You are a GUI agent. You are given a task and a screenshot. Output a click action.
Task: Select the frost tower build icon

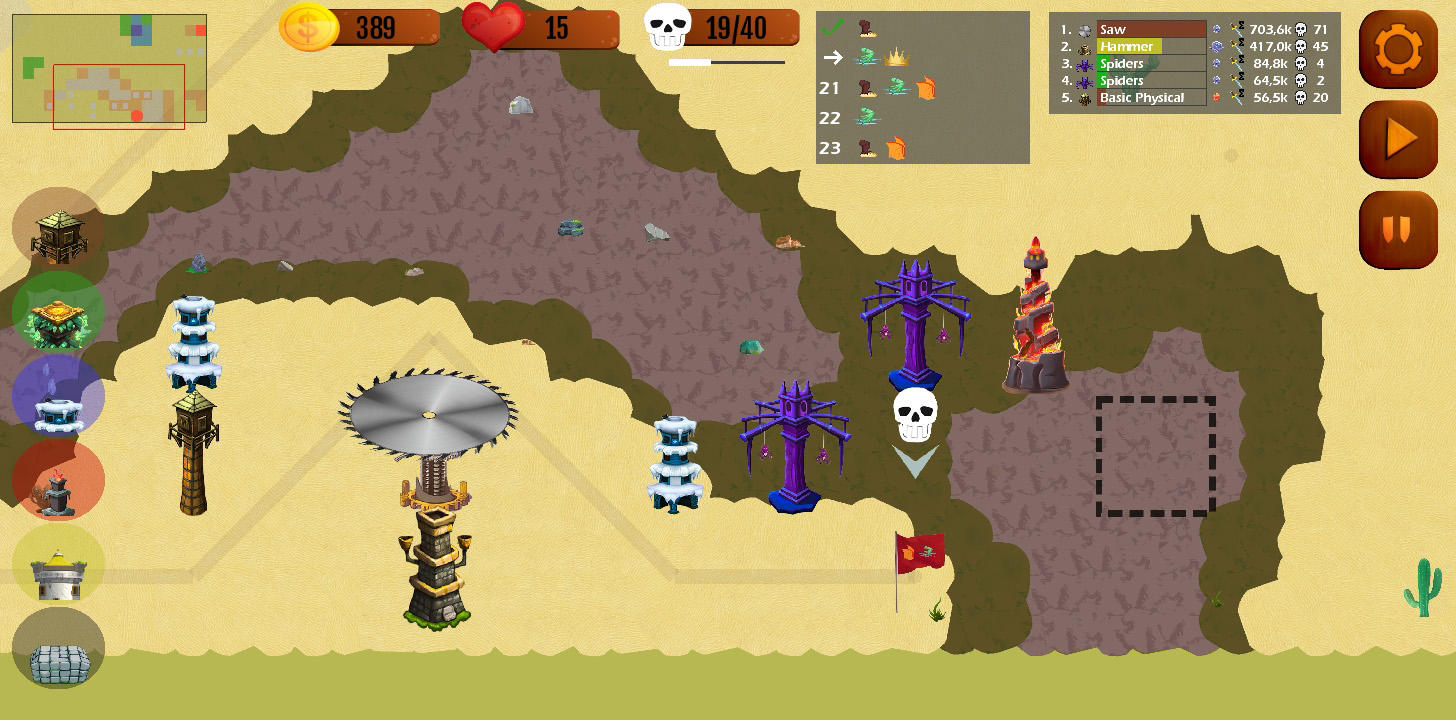point(57,396)
